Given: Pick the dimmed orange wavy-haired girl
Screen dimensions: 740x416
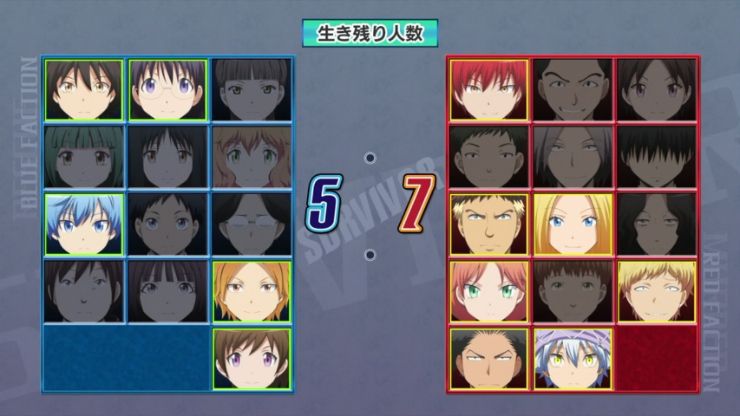Looking at the screenshot, I should (251, 157).
